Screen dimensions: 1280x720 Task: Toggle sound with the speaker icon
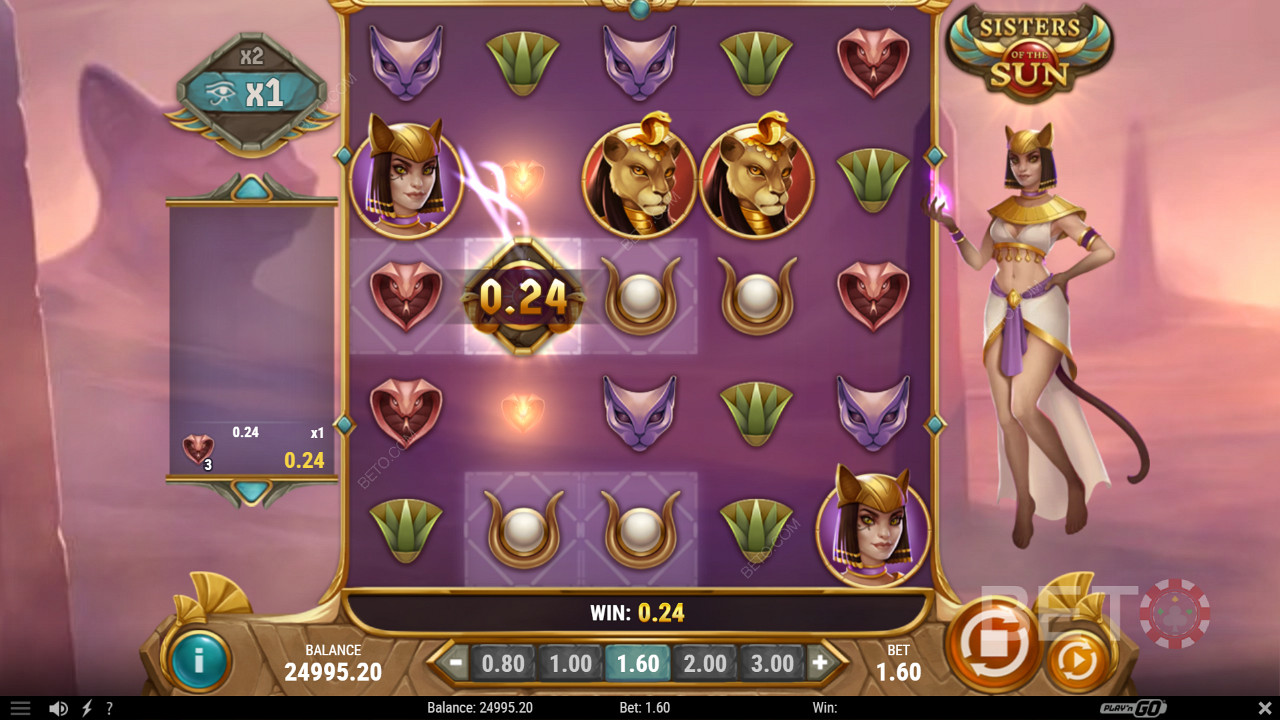click(x=58, y=708)
